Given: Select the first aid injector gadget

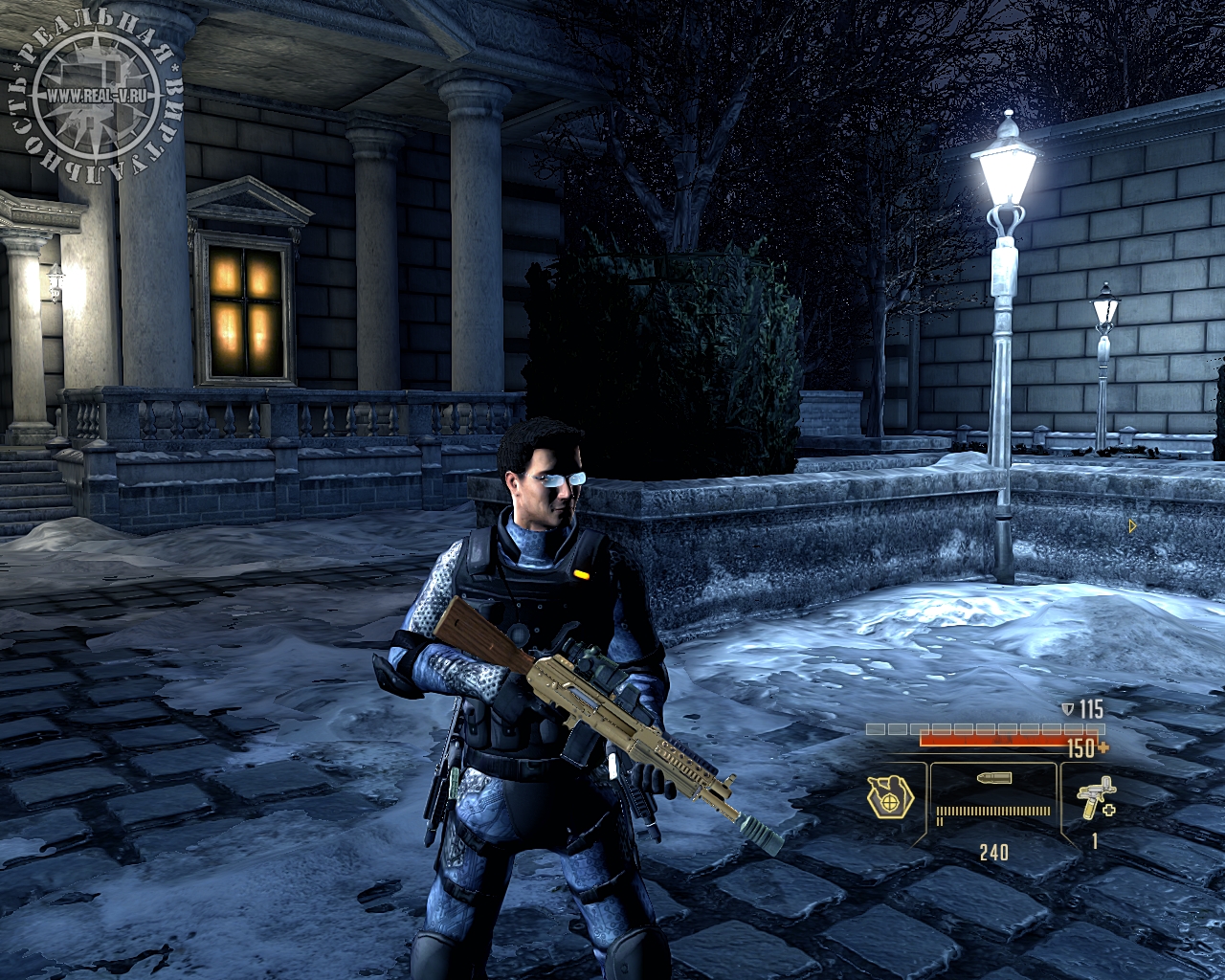Looking at the screenshot, I should click(1094, 798).
